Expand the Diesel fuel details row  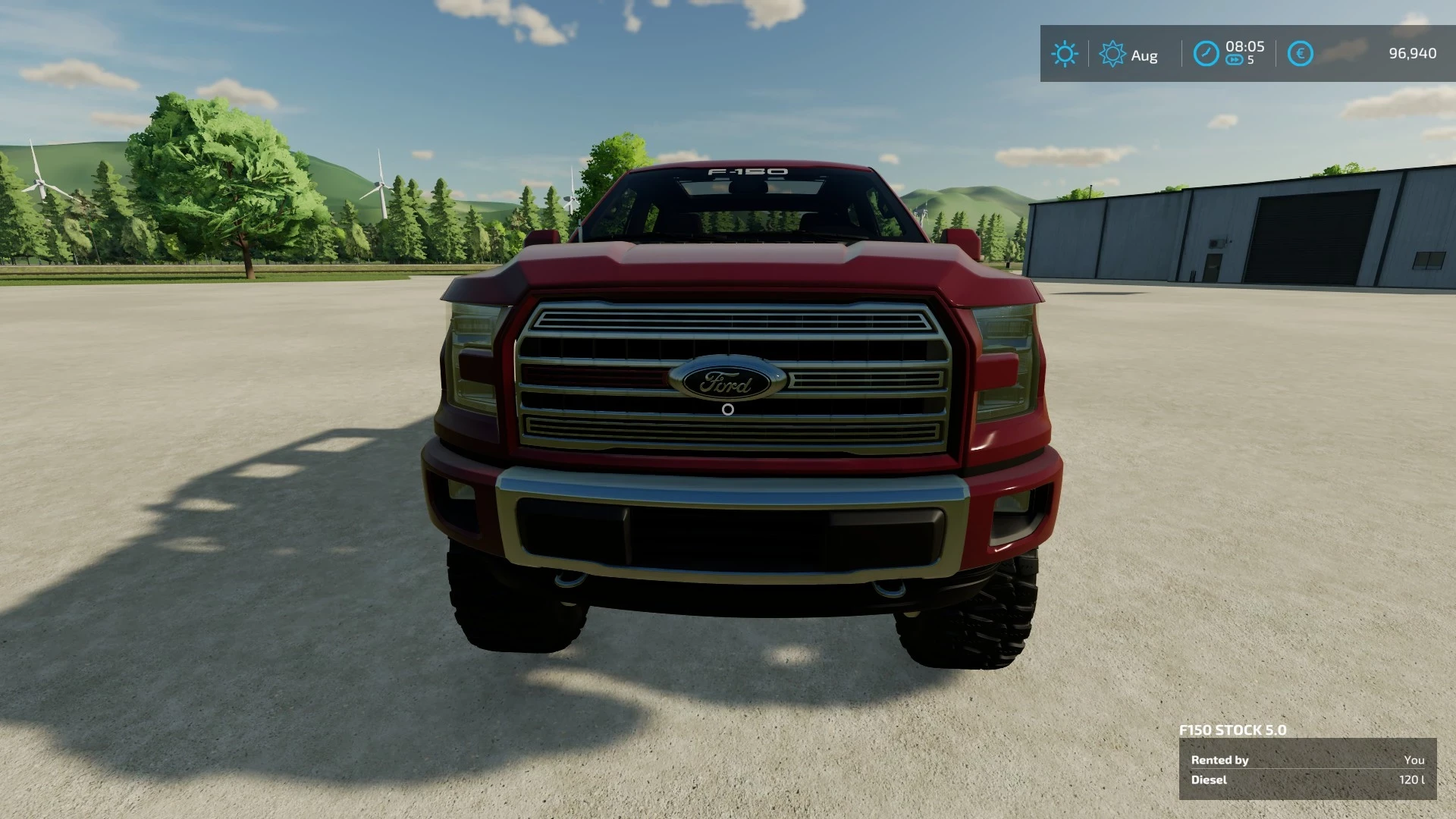(1210, 780)
